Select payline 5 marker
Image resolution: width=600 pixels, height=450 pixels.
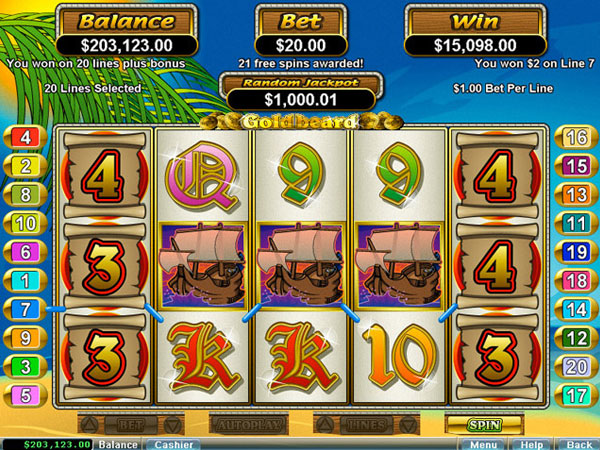tap(24, 394)
